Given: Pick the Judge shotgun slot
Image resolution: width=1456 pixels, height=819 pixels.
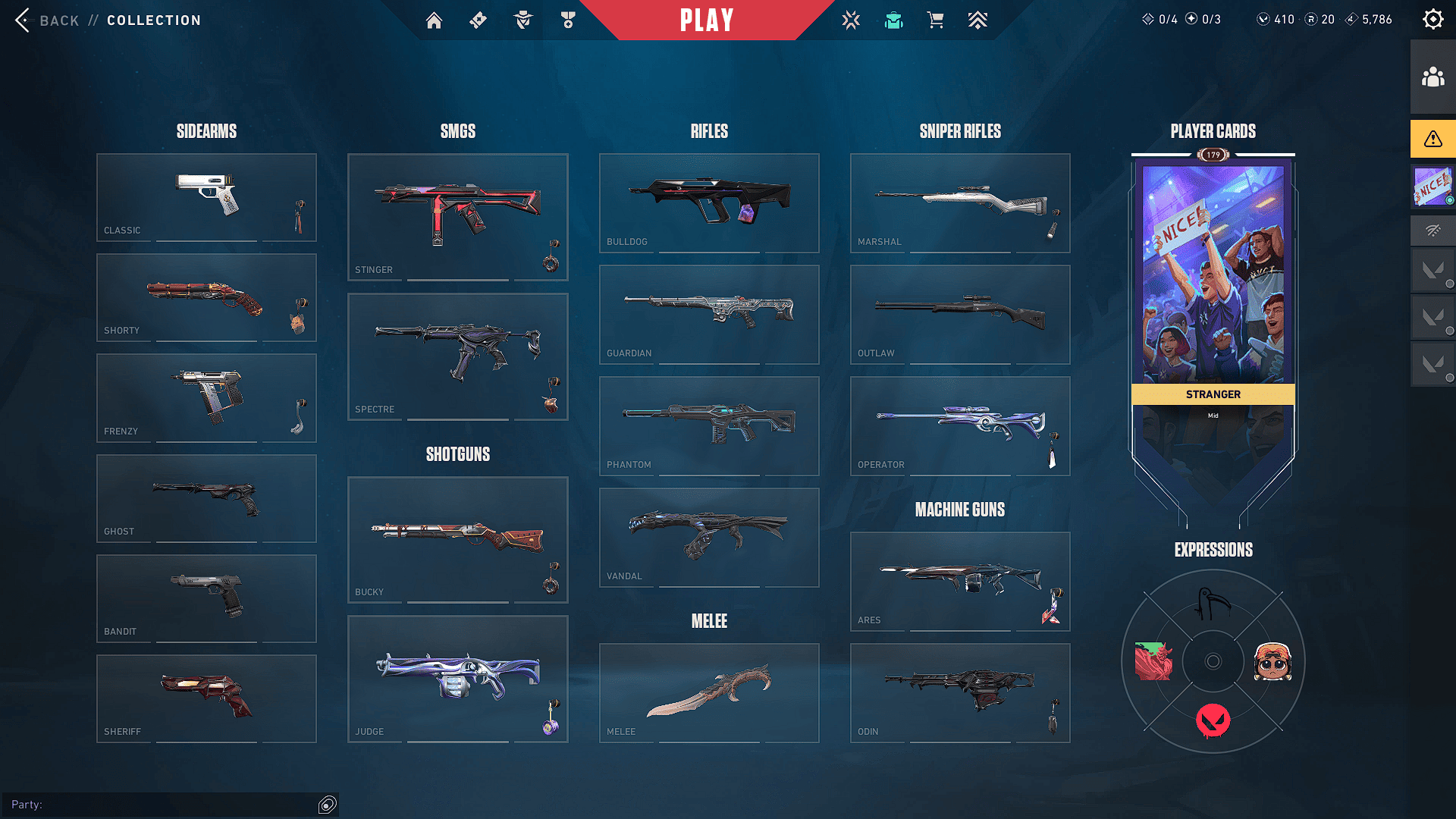Looking at the screenshot, I should click(x=457, y=679).
